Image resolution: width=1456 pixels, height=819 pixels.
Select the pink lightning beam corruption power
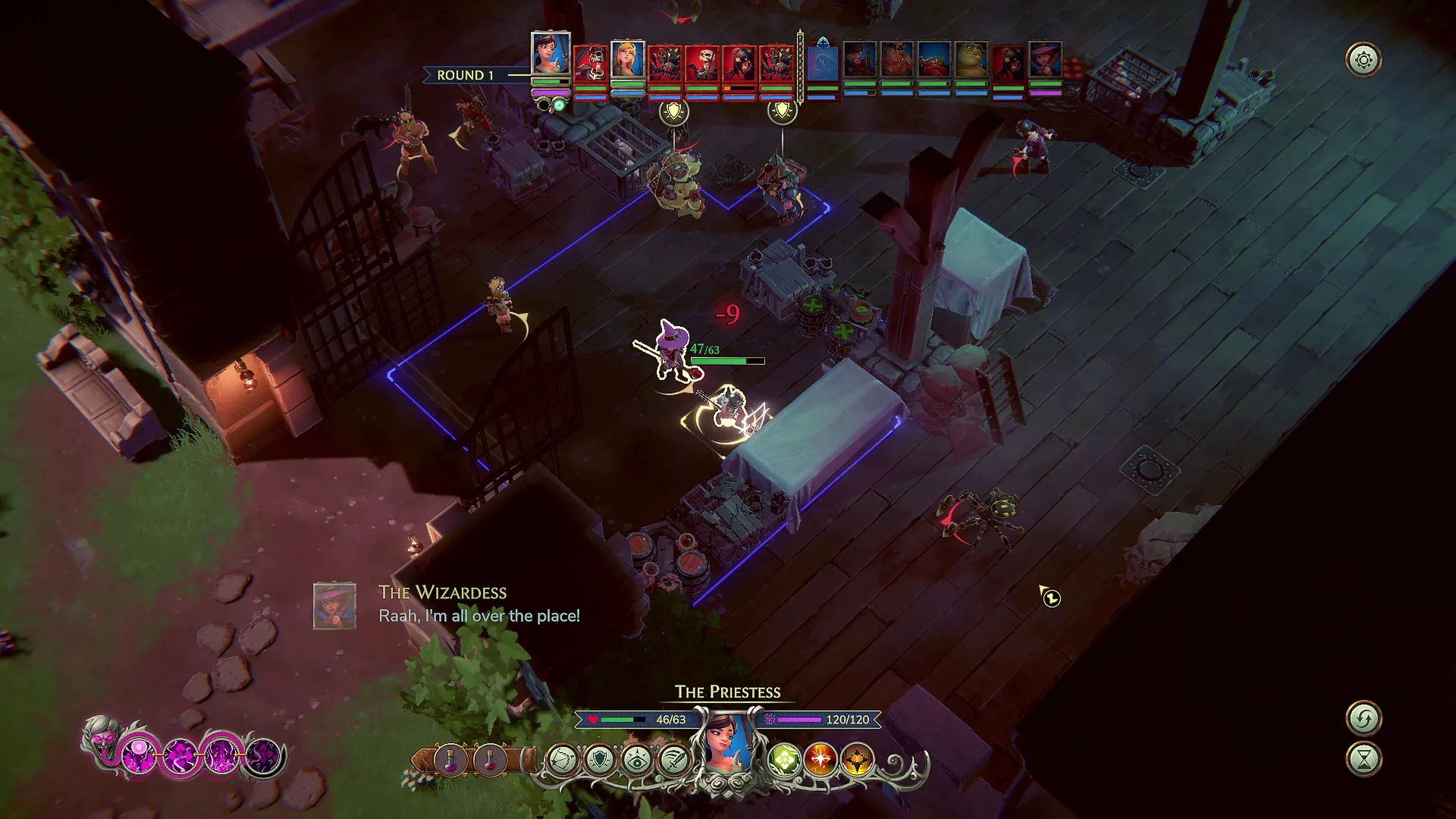[221, 755]
